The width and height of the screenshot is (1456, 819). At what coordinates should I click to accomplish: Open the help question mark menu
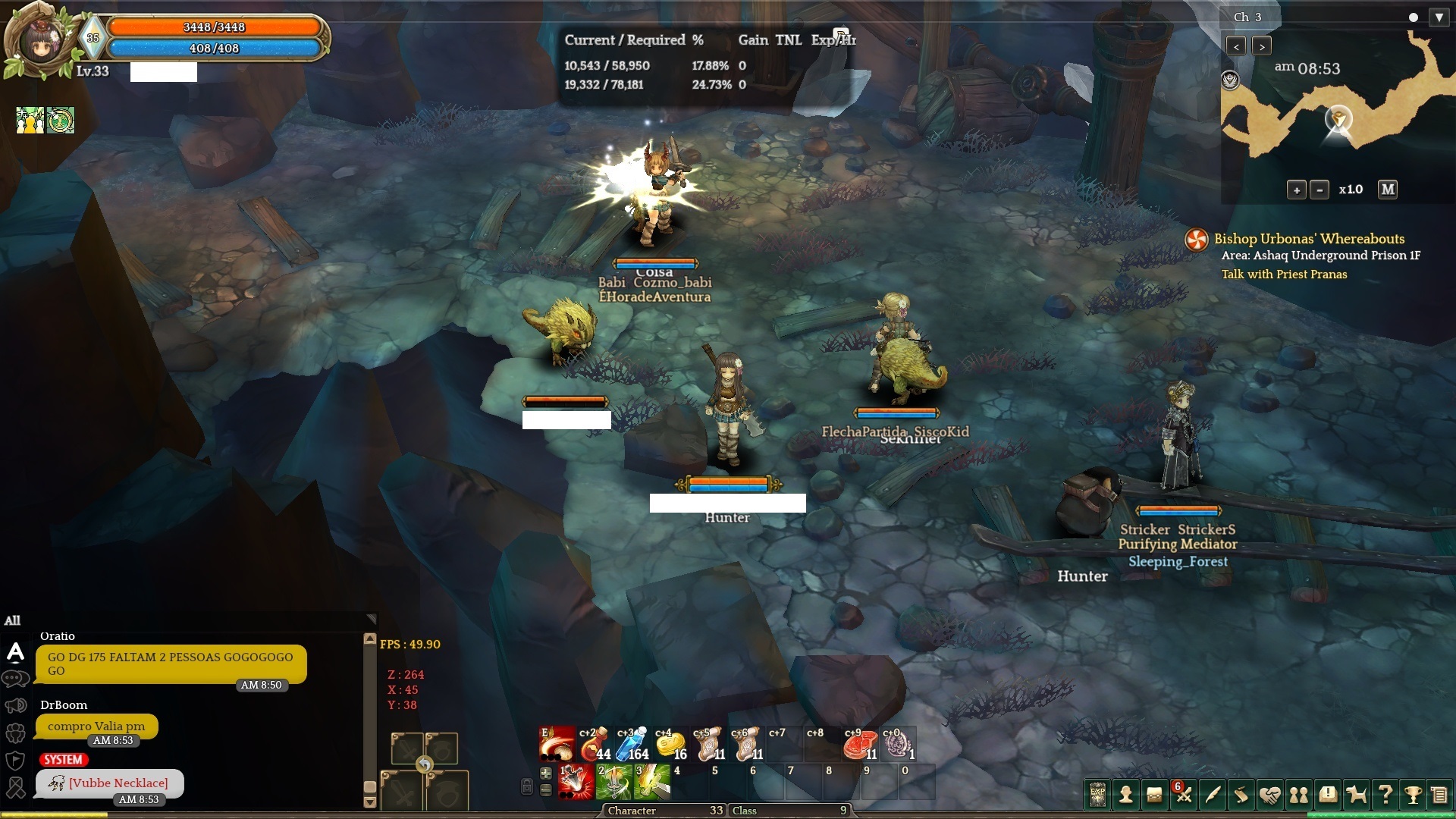1385,795
